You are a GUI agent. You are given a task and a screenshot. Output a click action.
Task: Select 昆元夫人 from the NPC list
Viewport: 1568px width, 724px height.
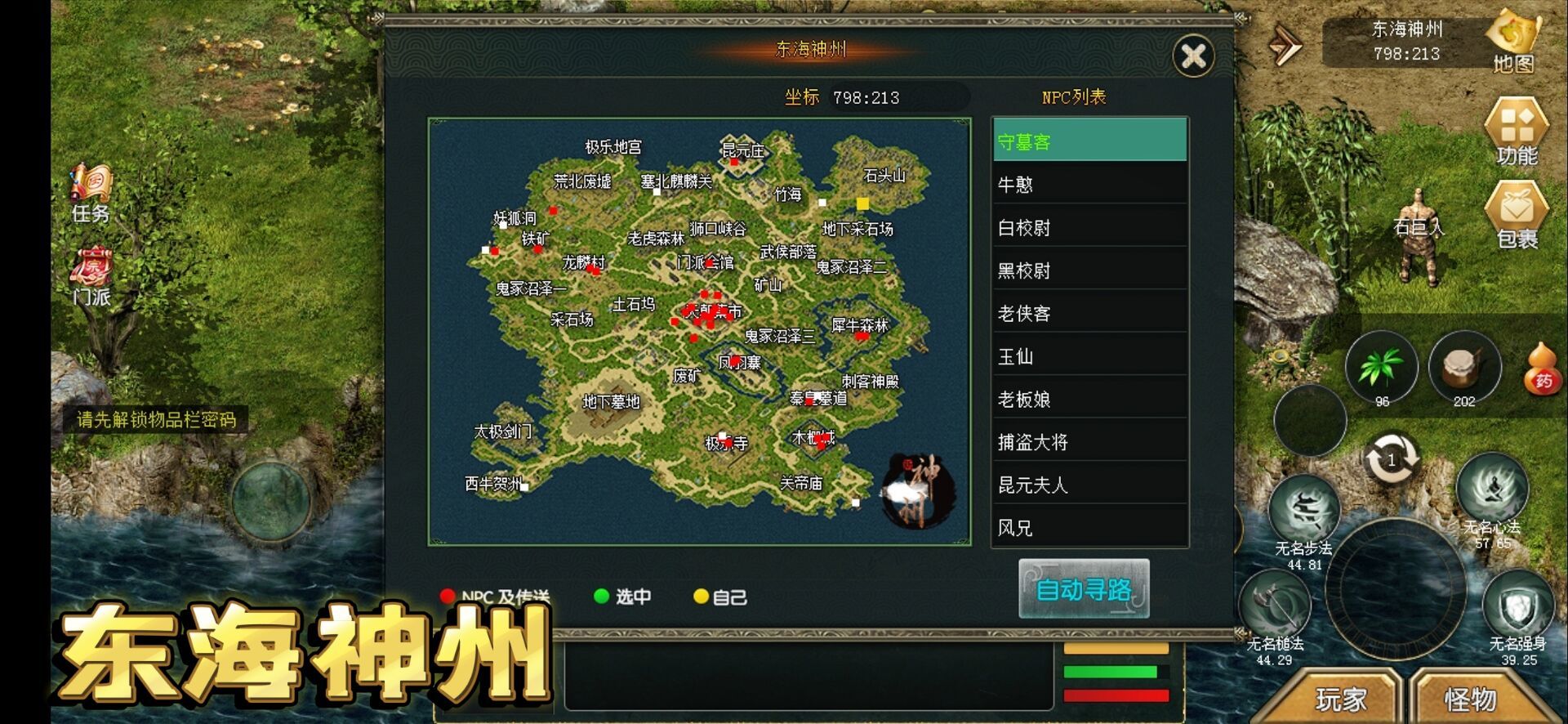pos(1089,485)
